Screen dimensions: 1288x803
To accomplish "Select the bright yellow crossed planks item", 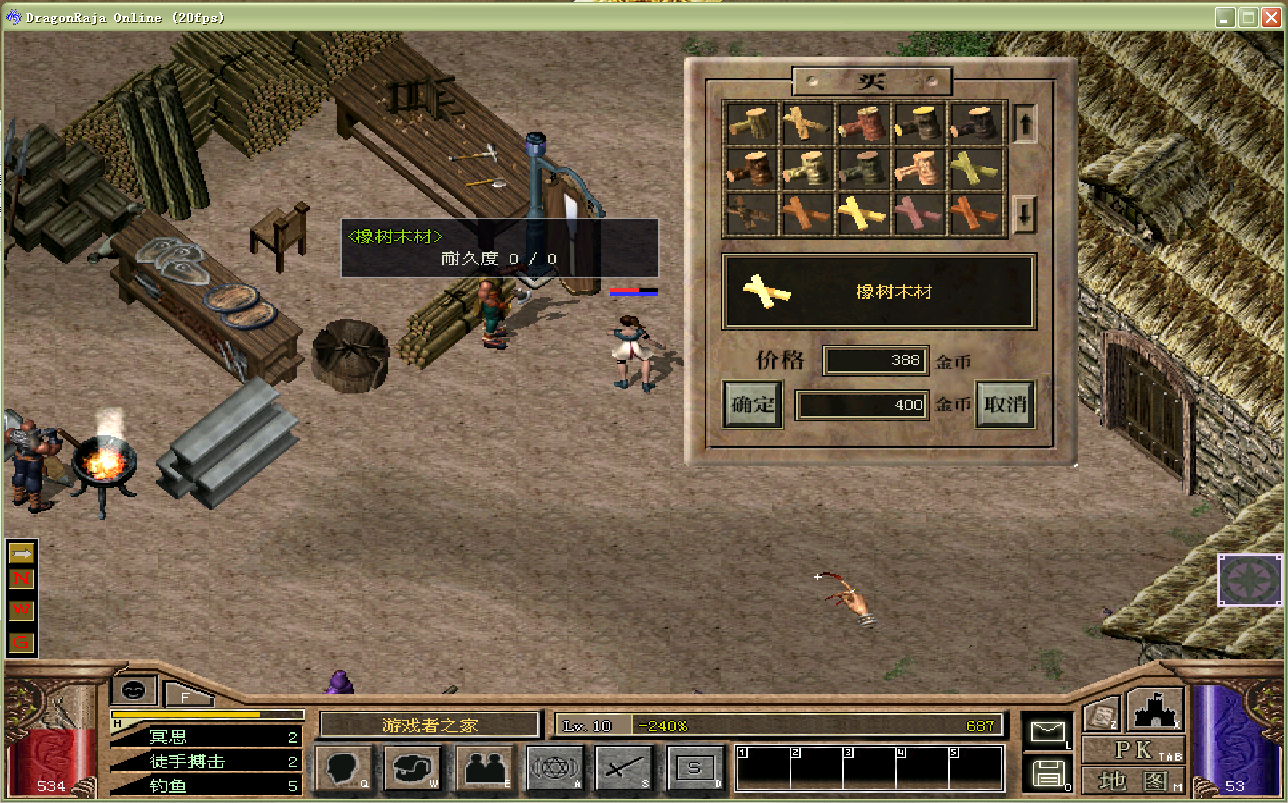I will coord(863,213).
